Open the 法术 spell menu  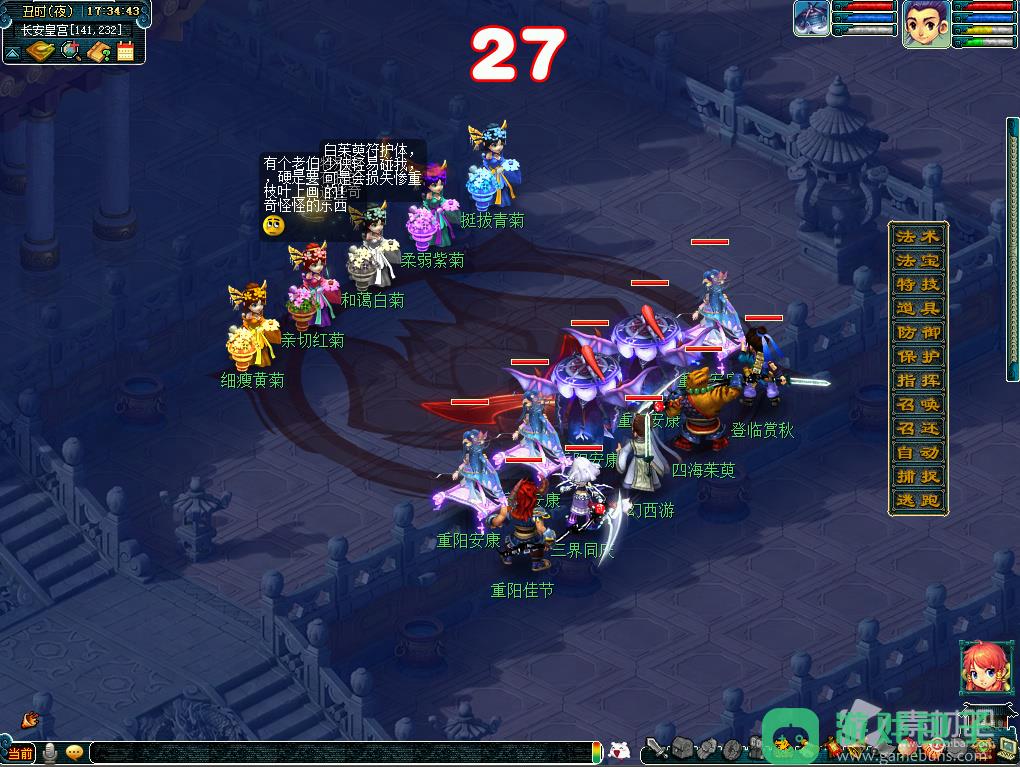[918, 237]
